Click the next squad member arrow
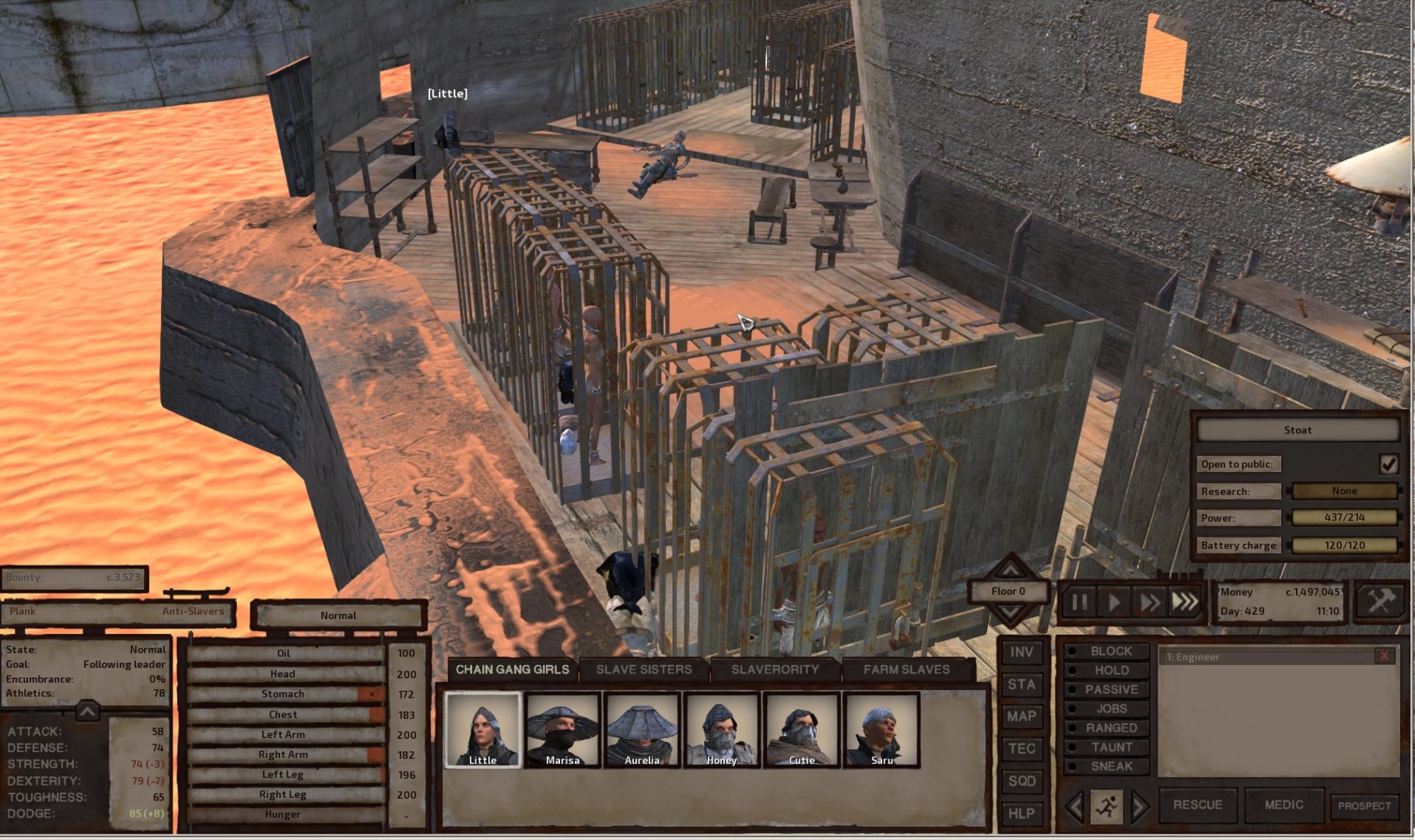Viewport: 1415px width, 840px height. coord(1140,805)
